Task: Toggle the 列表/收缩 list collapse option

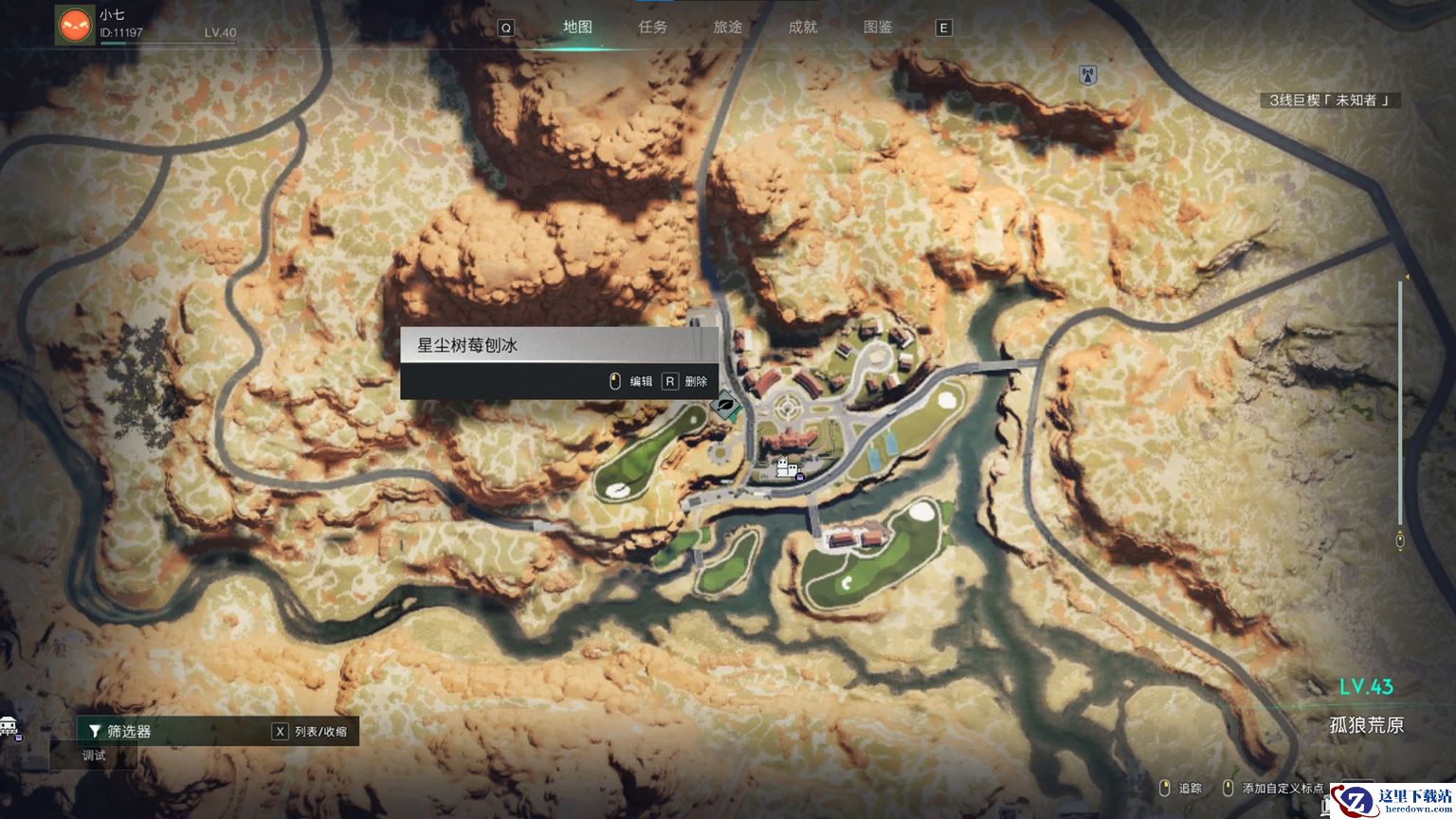Action: (x=311, y=731)
